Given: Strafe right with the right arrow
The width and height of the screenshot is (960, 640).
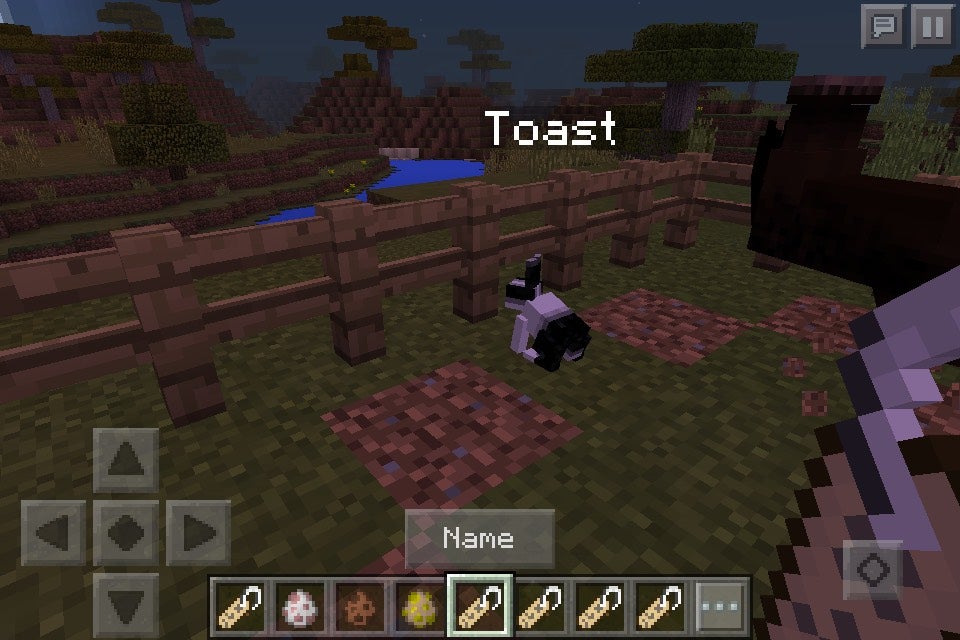Looking at the screenshot, I should pyautogui.click(x=197, y=532).
